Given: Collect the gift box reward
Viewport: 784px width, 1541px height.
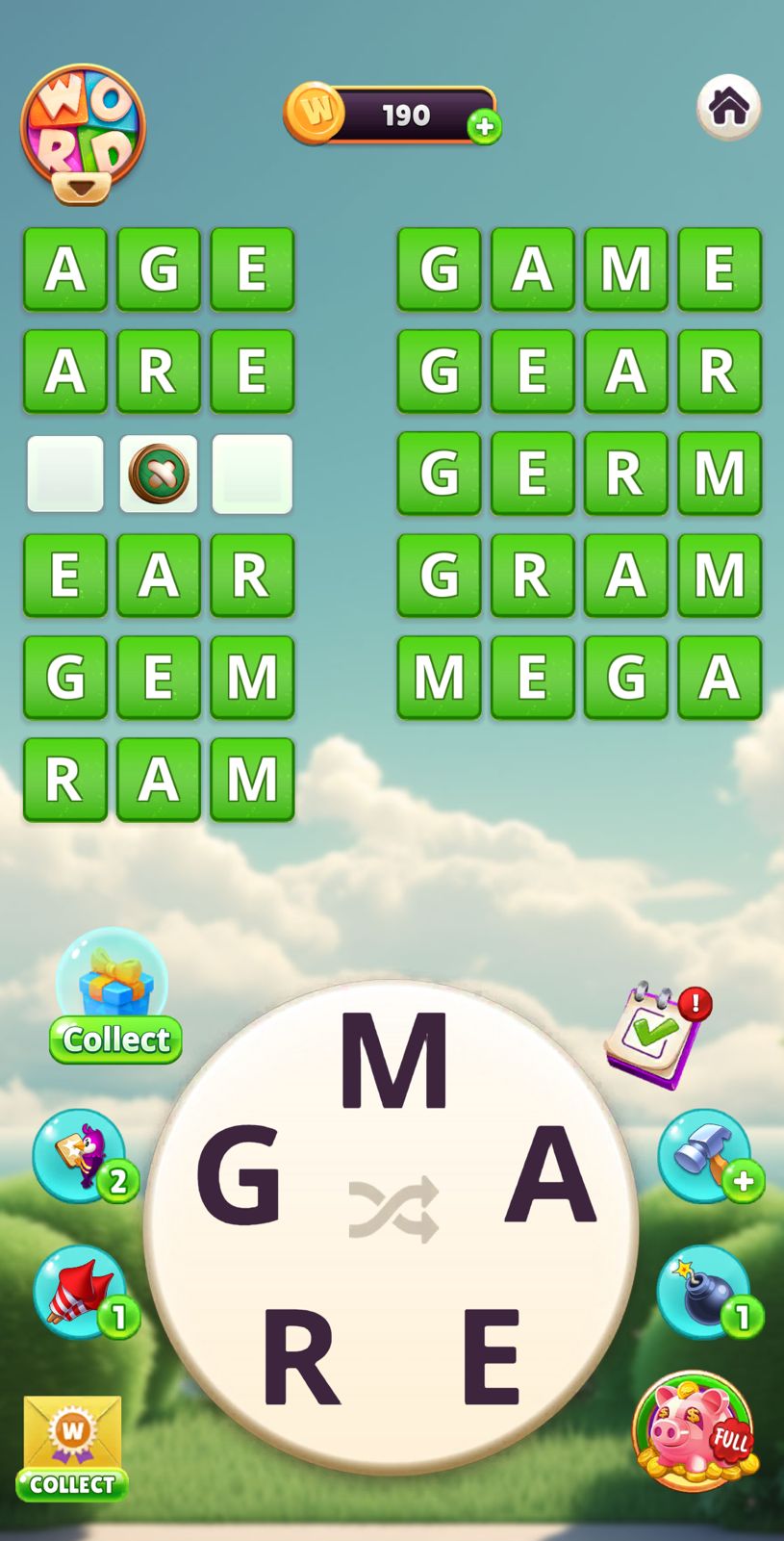Looking at the screenshot, I should [x=114, y=997].
